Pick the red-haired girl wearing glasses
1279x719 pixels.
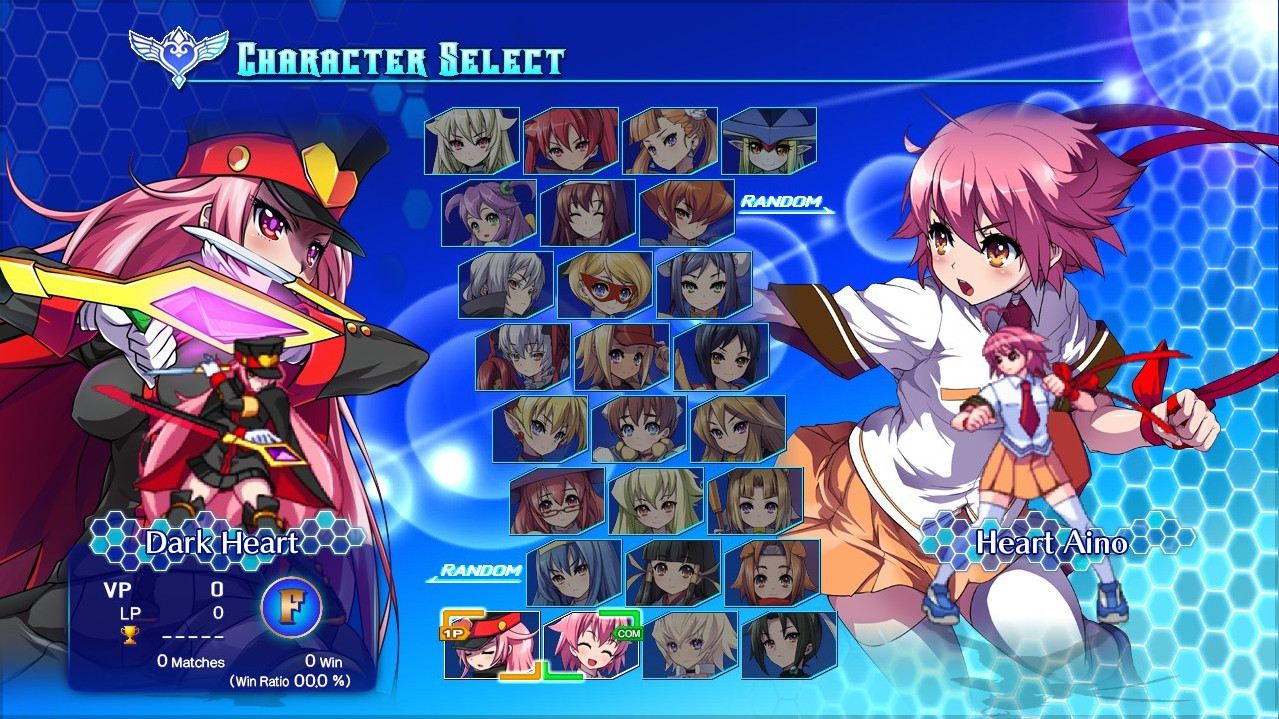click(x=557, y=501)
